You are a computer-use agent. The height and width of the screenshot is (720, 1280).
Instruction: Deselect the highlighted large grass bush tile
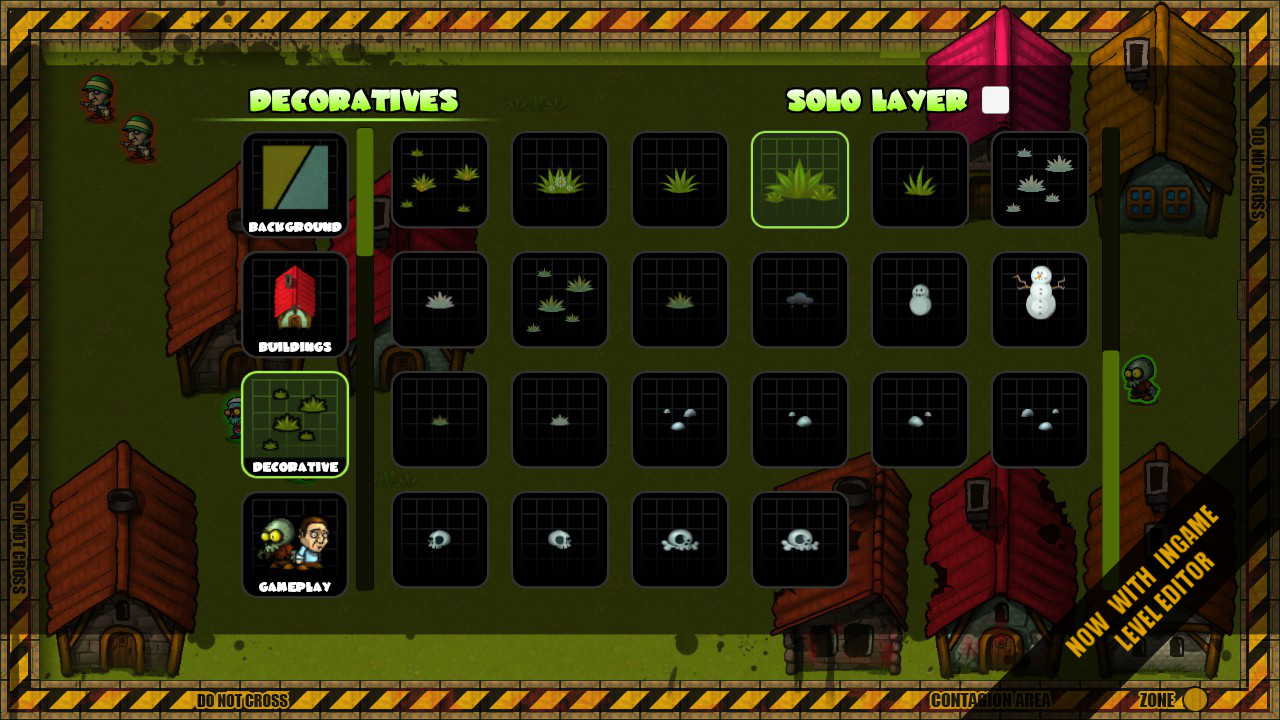pos(799,179)
